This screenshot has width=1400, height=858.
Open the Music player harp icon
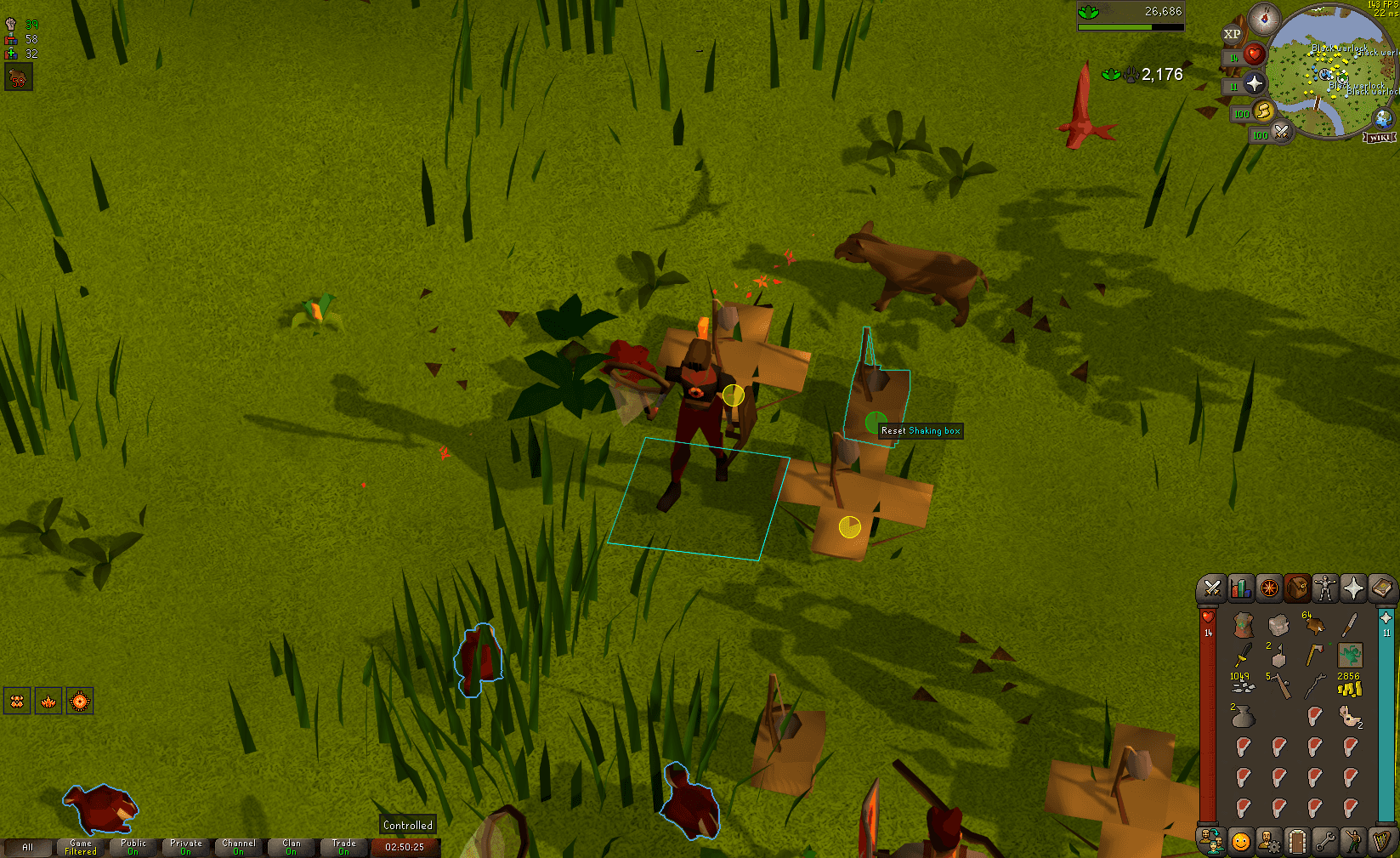click(1381, 839)
